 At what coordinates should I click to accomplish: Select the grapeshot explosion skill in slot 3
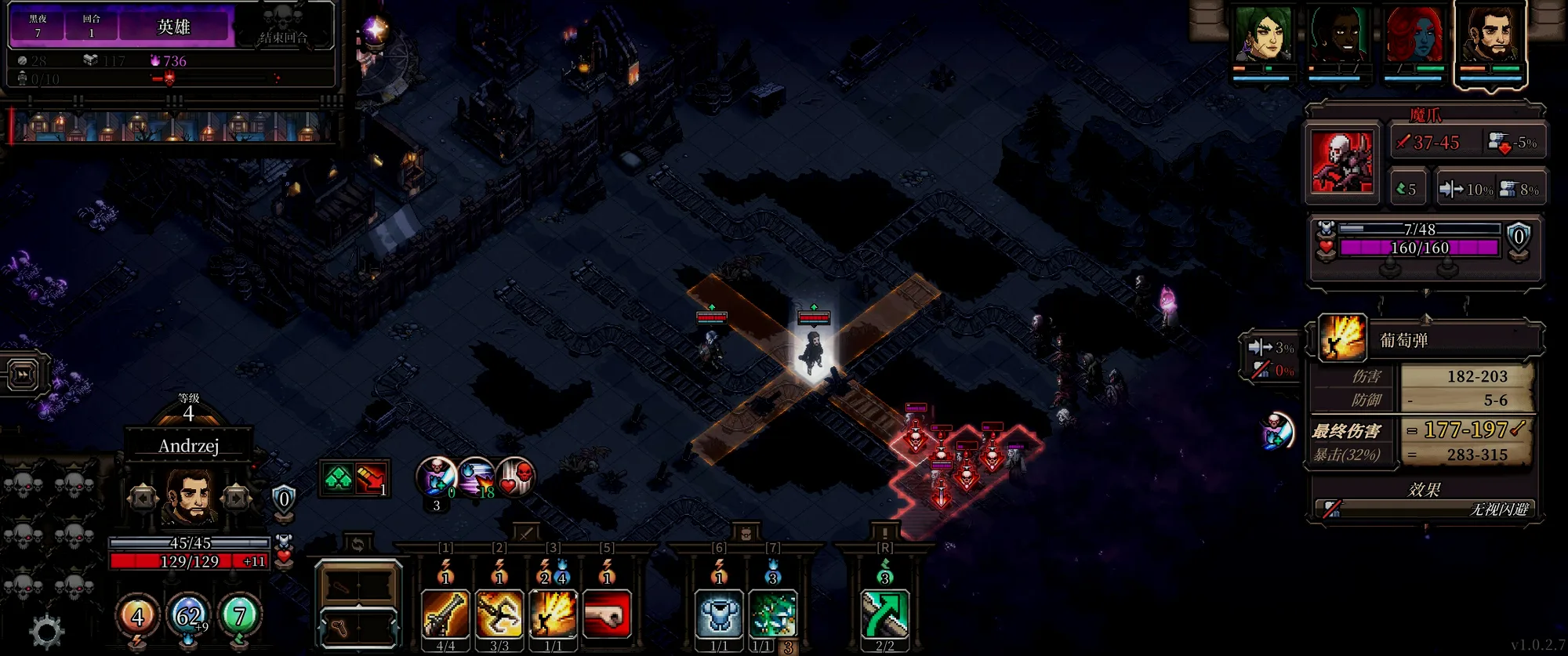[x=554, y=614]
